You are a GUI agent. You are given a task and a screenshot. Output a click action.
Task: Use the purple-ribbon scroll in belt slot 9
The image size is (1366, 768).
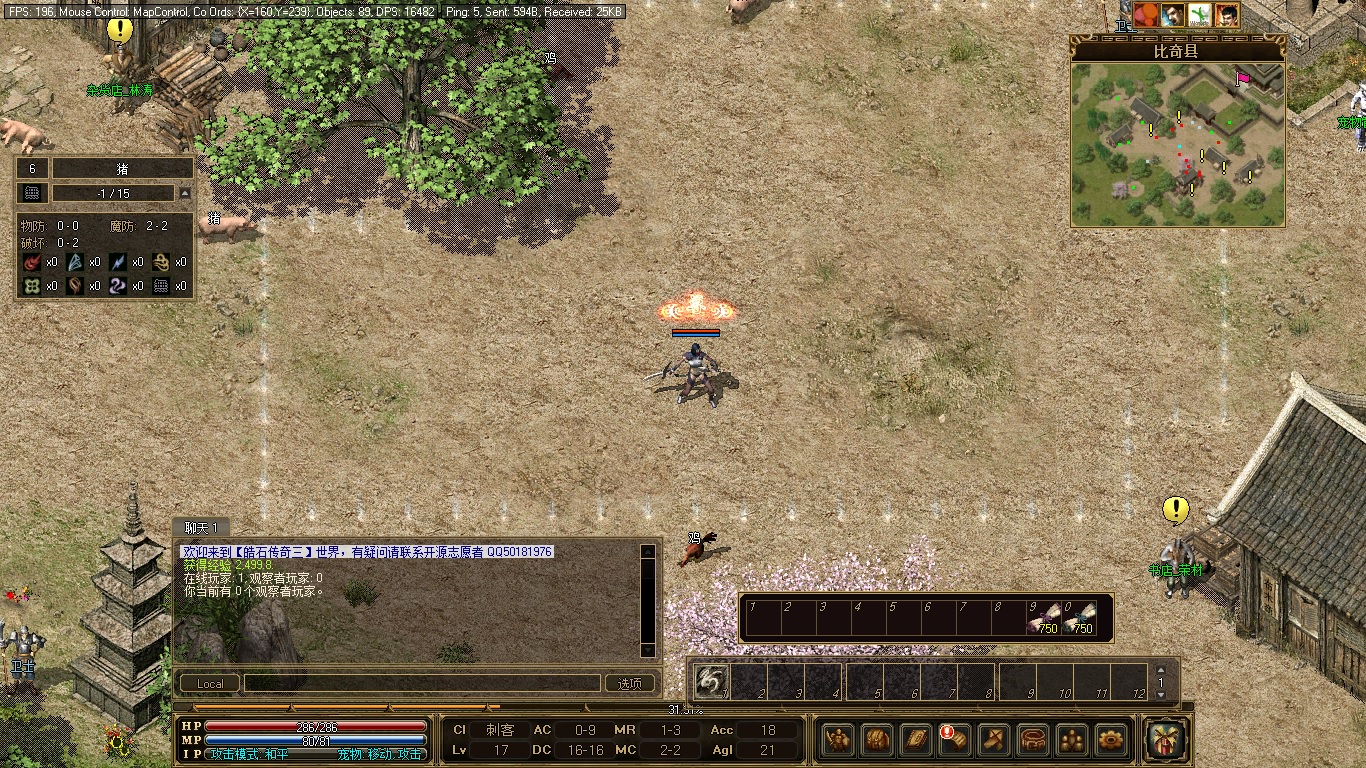1046,619
